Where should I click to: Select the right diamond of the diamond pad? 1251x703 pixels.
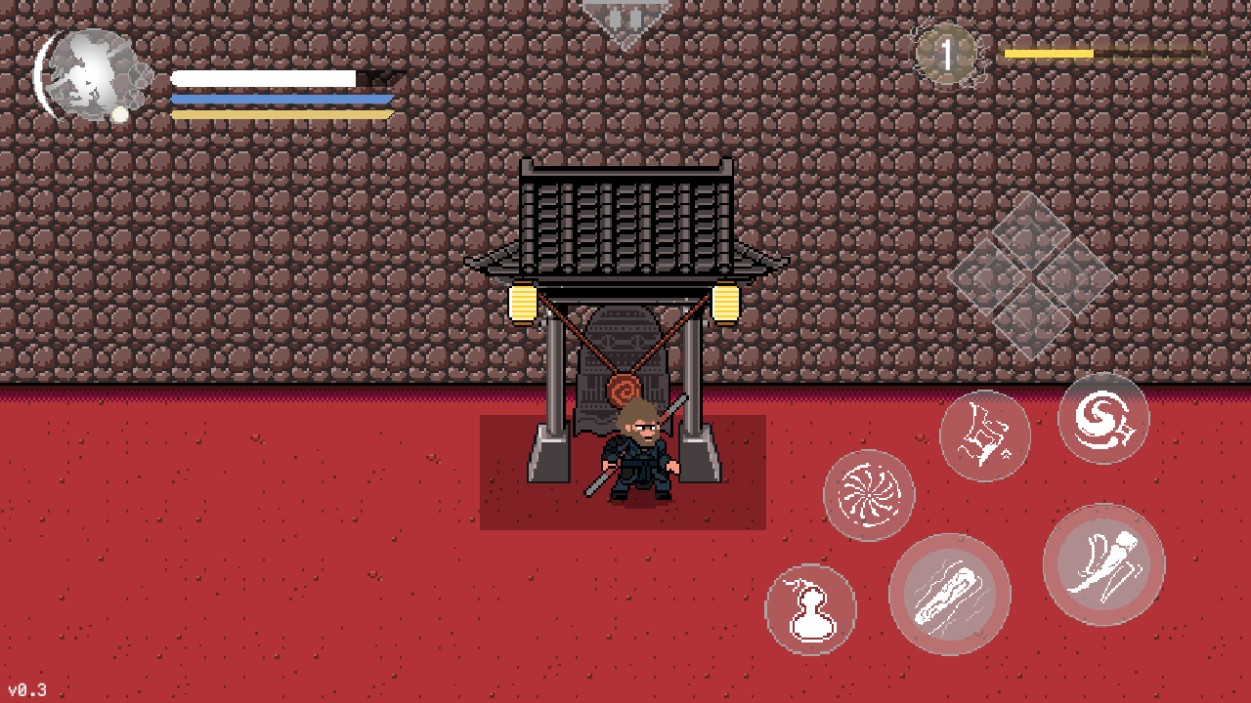click(x=1076, y=276)
